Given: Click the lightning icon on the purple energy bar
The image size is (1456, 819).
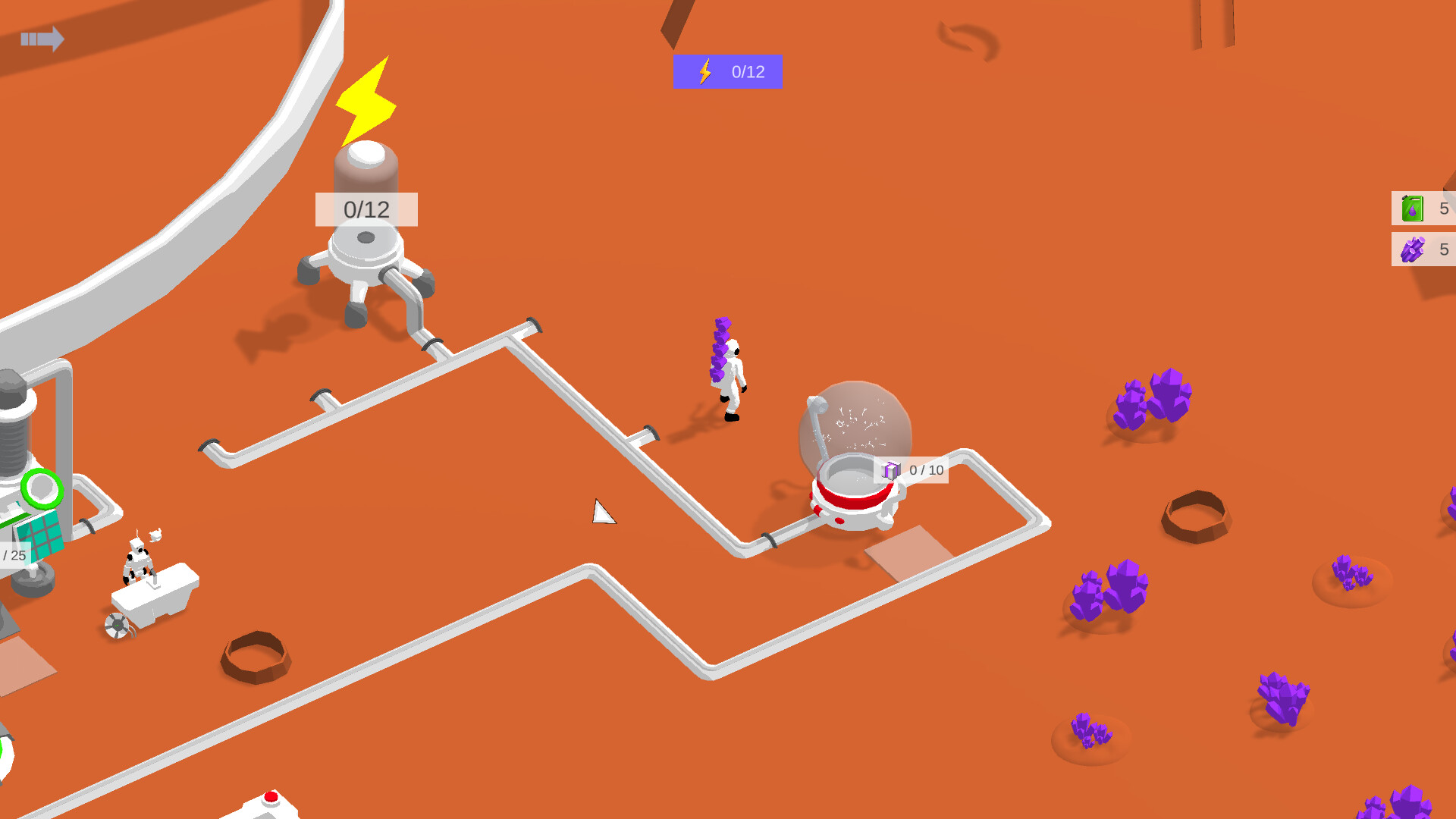Looking at the screenshot, I should tap(704, 71).
